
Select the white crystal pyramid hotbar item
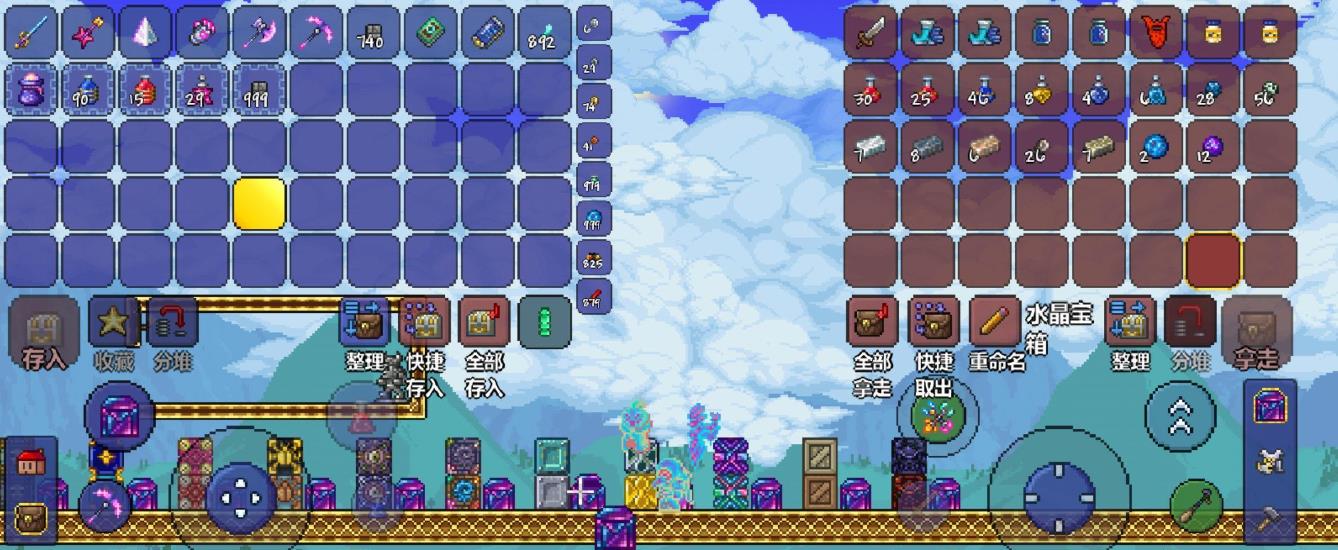[145, 33]
